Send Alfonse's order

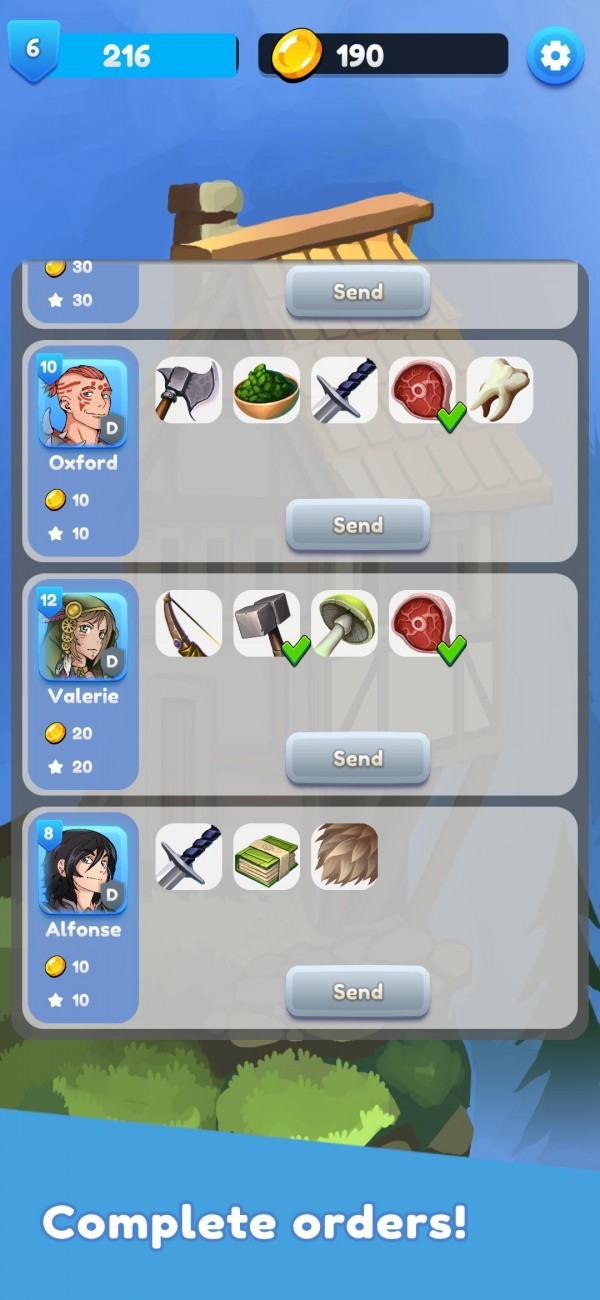coord(357,991)
